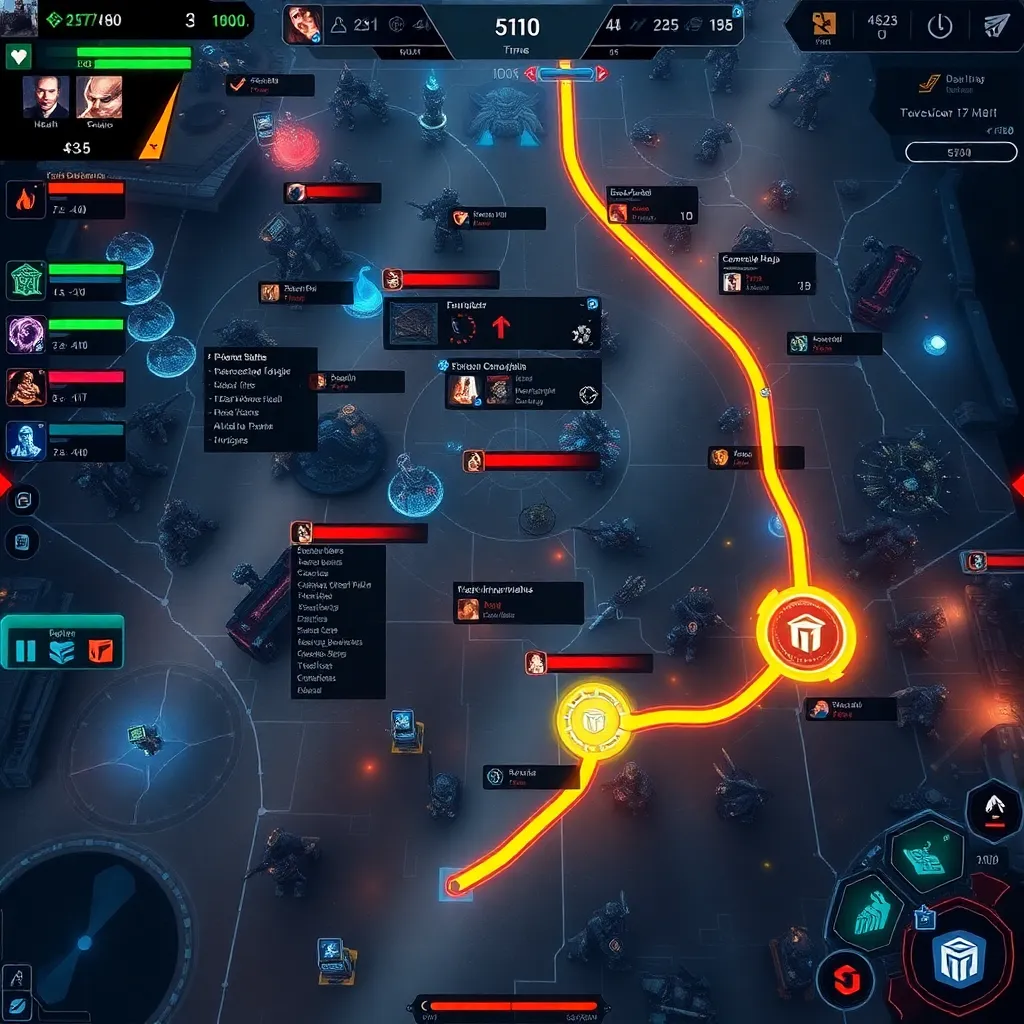Screen dimensions: 1024x1024
Task: Click the pause button in the teal panel
Action: pos(25,652)
